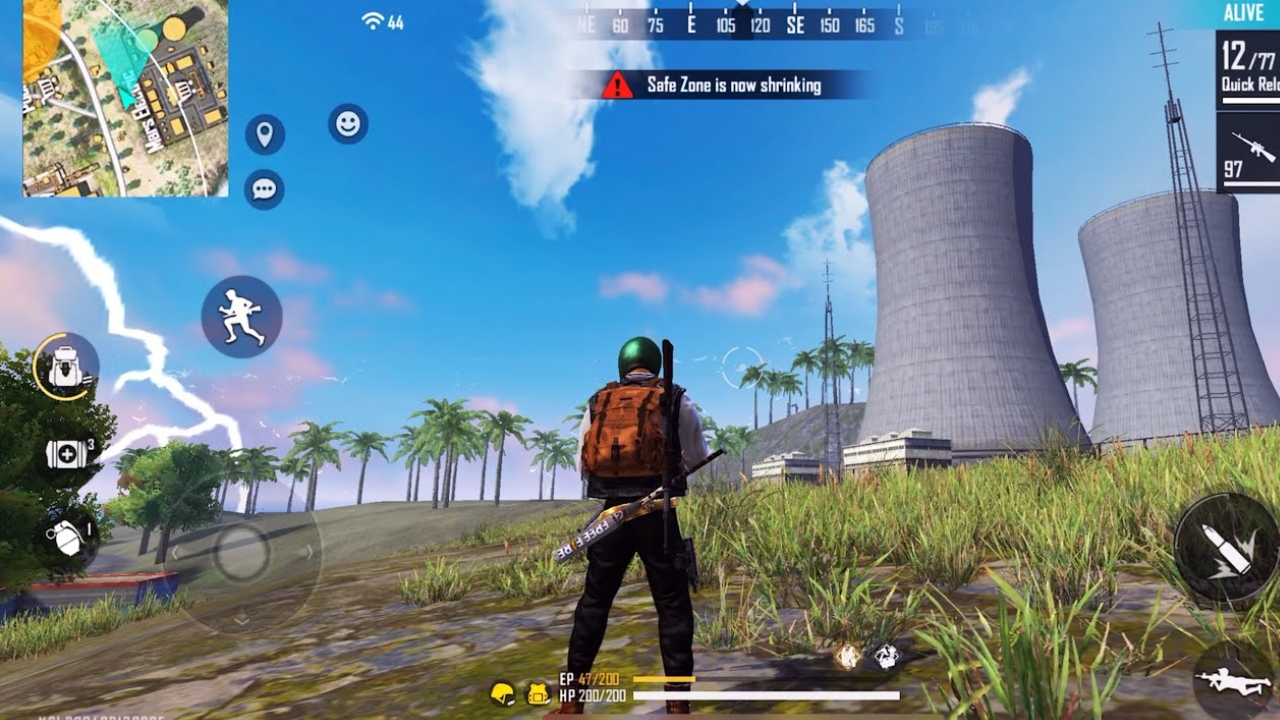Select the auto-run sprint icon
The image size is (1280, 720).
(x=242, y=316)
